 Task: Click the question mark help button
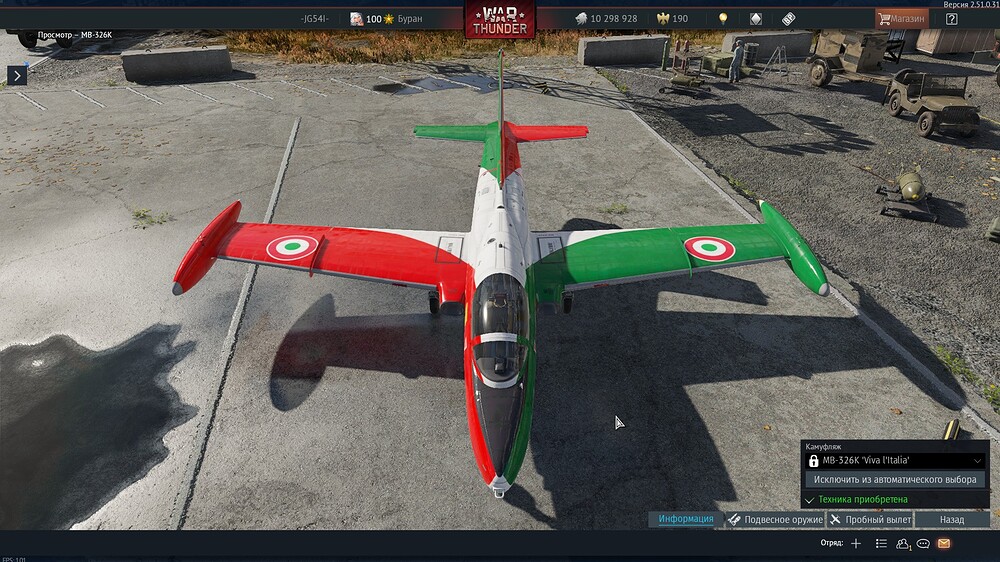point(951,18)
